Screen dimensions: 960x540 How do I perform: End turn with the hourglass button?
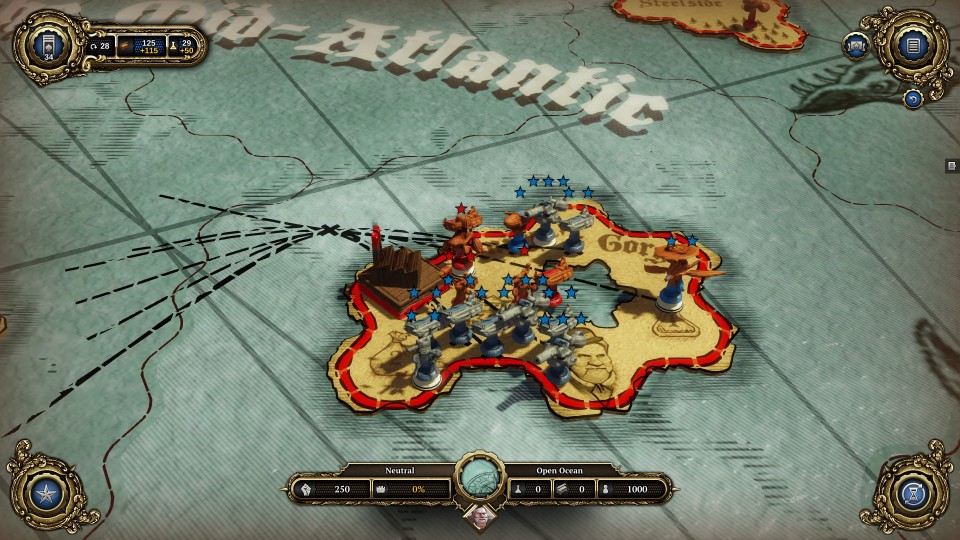[912, 493]
